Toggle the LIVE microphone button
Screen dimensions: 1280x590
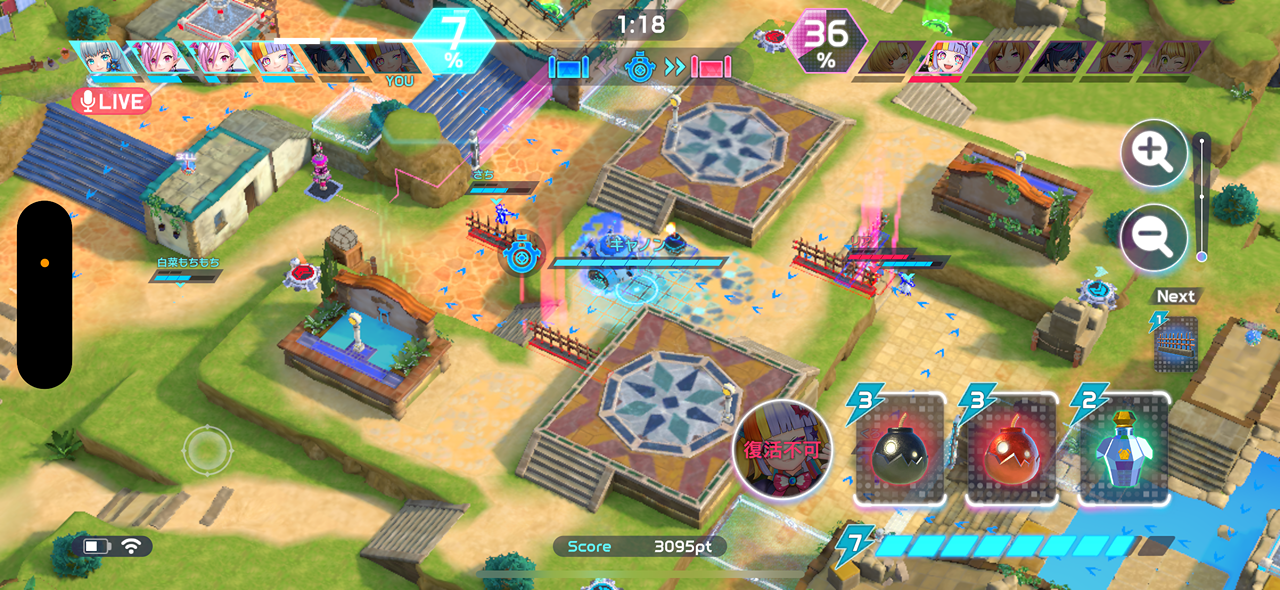[x=111, y=101]
